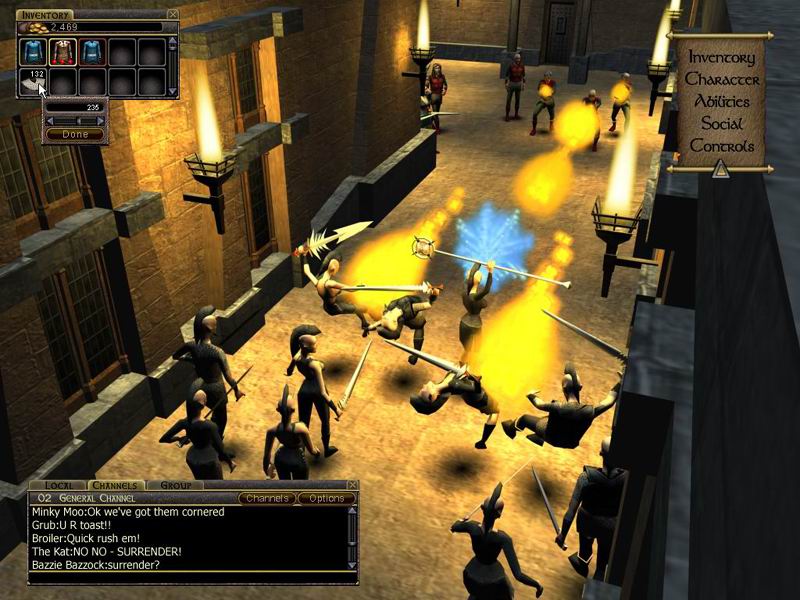This screenshot has height=600, width=800.
Task: Increase quantity with the right arrow
Action: (101, 120)
